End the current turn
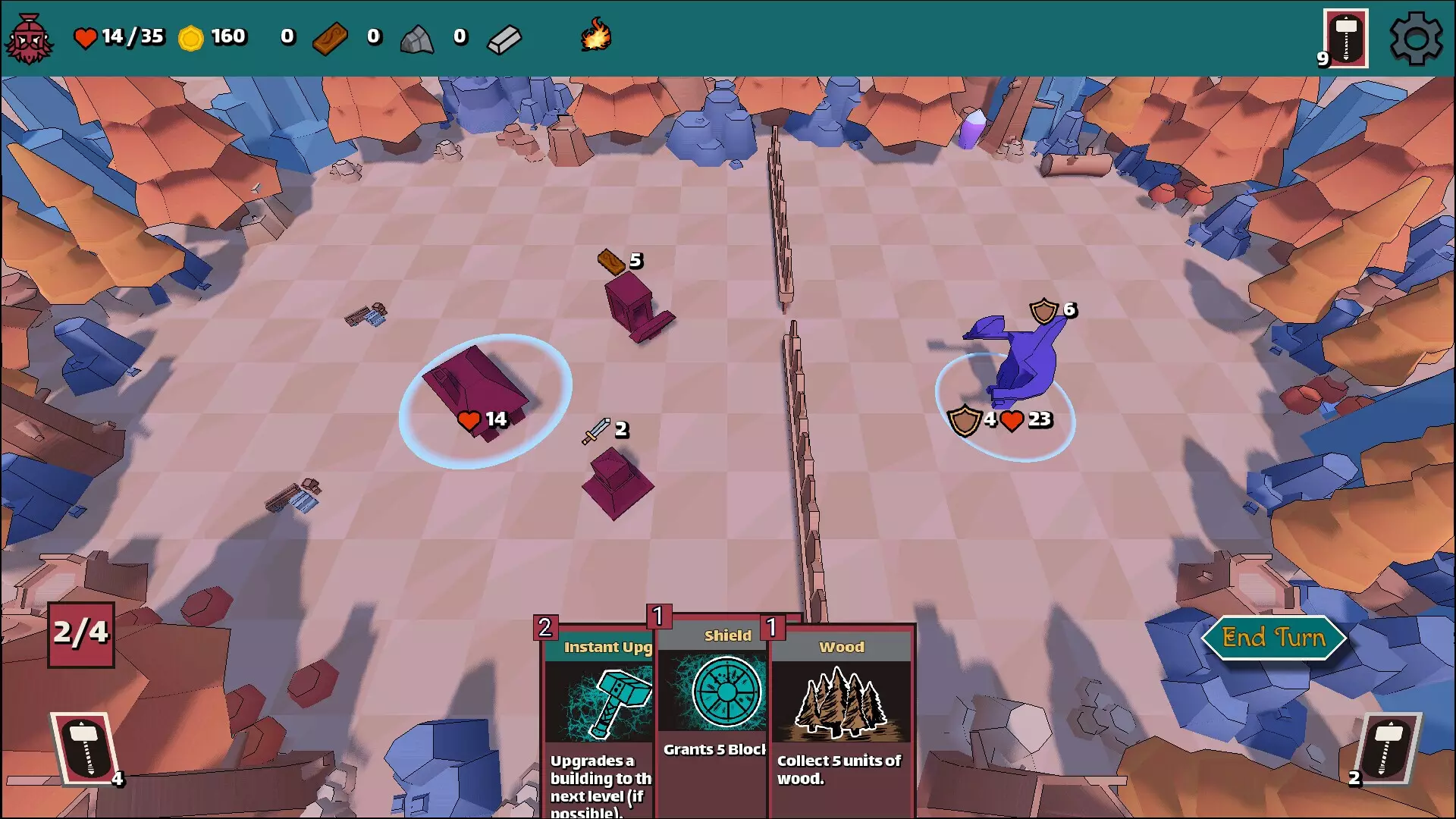 coord(1273,638)
